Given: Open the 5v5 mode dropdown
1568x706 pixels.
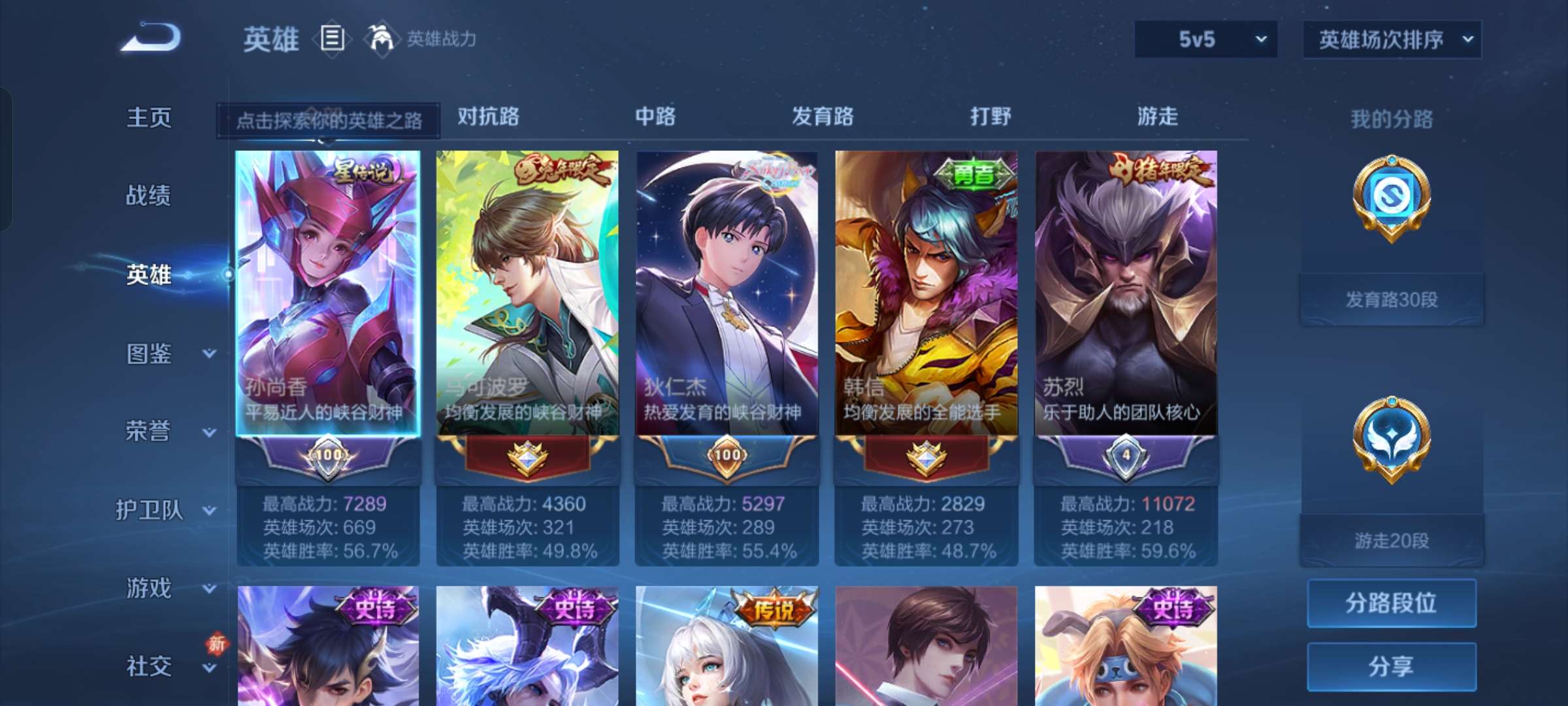Looking at the screenshot, I should (x=1205, y=39).
